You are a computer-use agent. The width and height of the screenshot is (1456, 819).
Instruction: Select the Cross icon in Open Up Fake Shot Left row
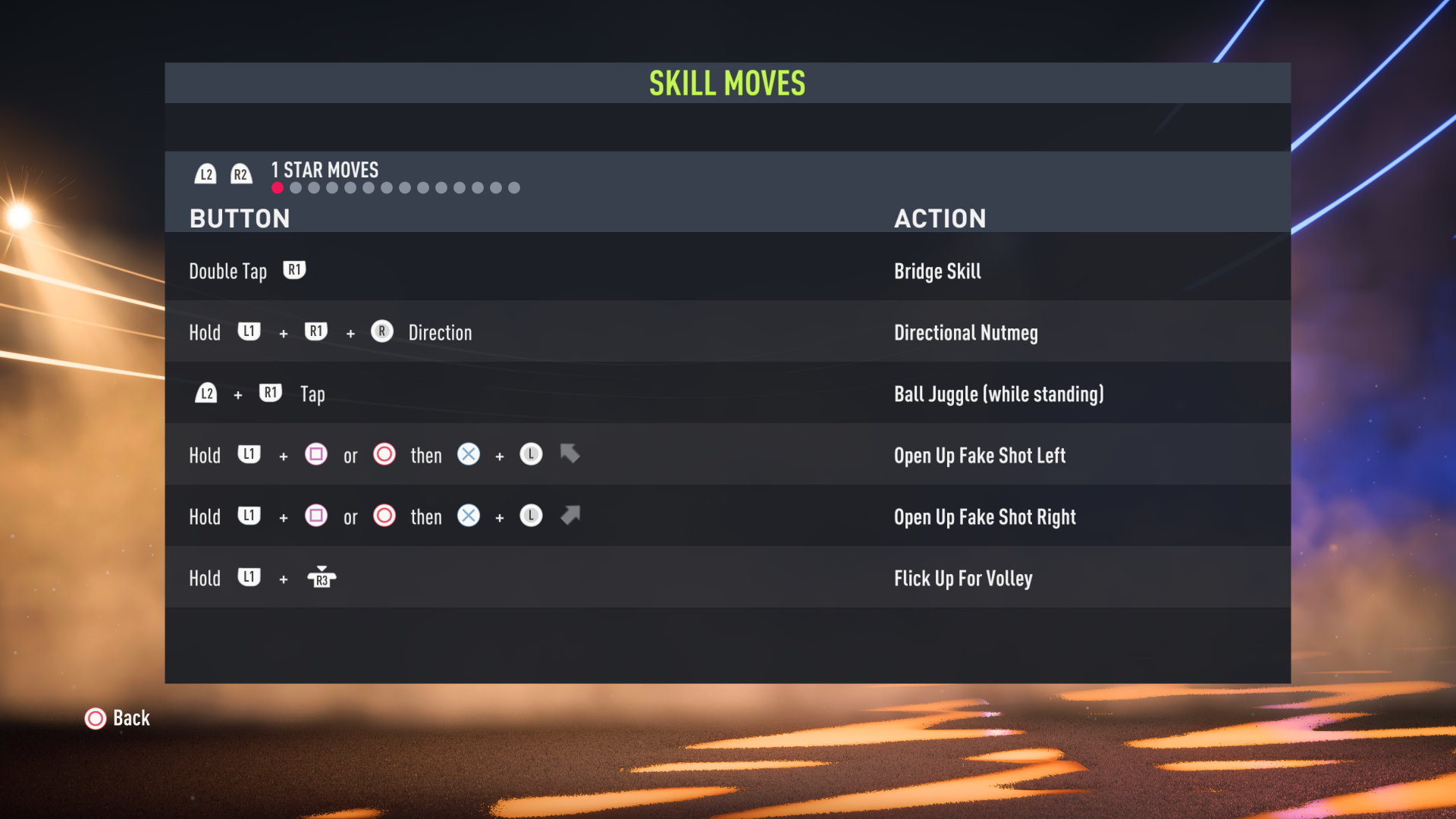click(468, 454)
